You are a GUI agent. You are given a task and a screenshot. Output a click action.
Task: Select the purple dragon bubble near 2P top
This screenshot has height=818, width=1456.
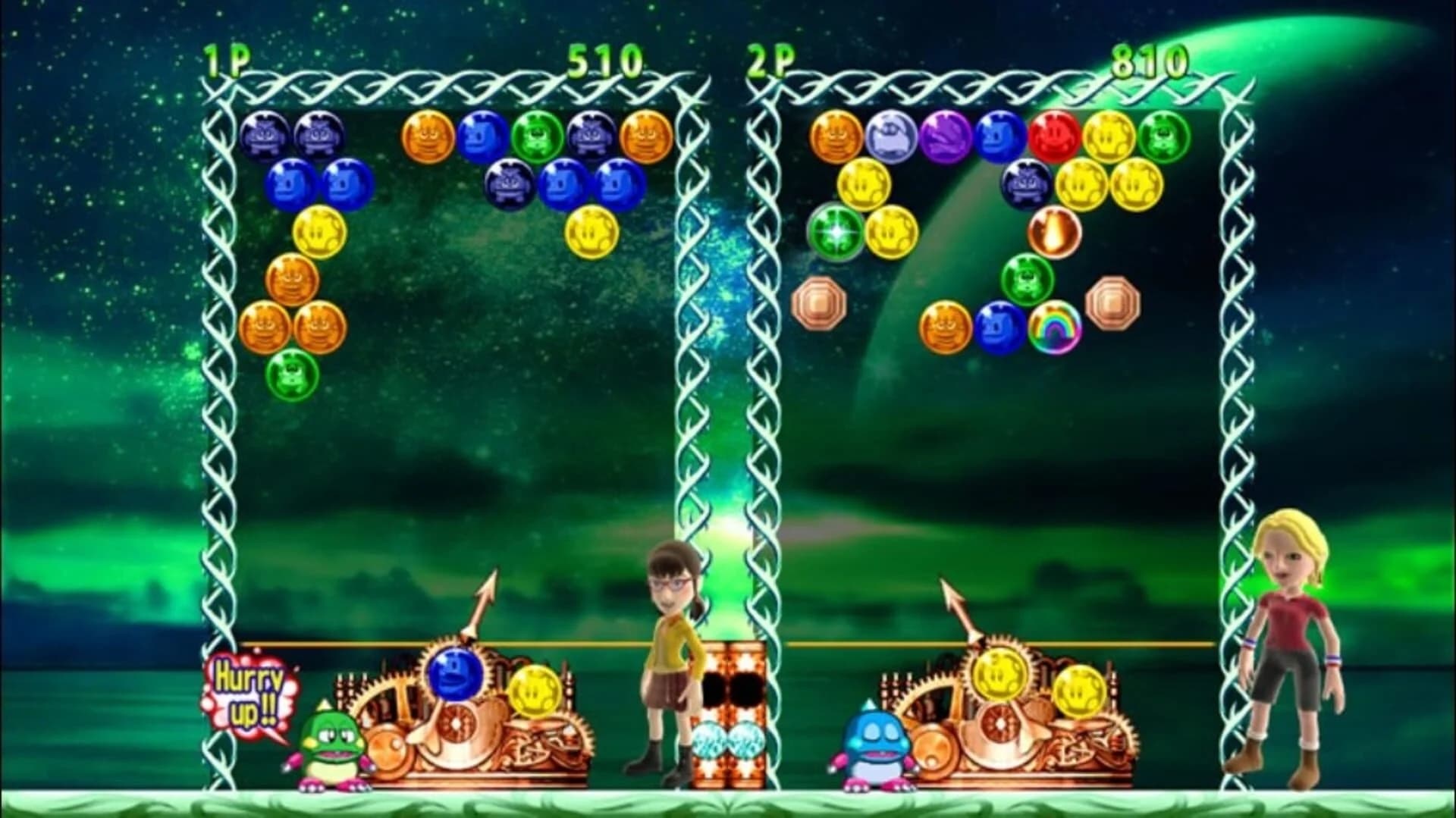945,138
